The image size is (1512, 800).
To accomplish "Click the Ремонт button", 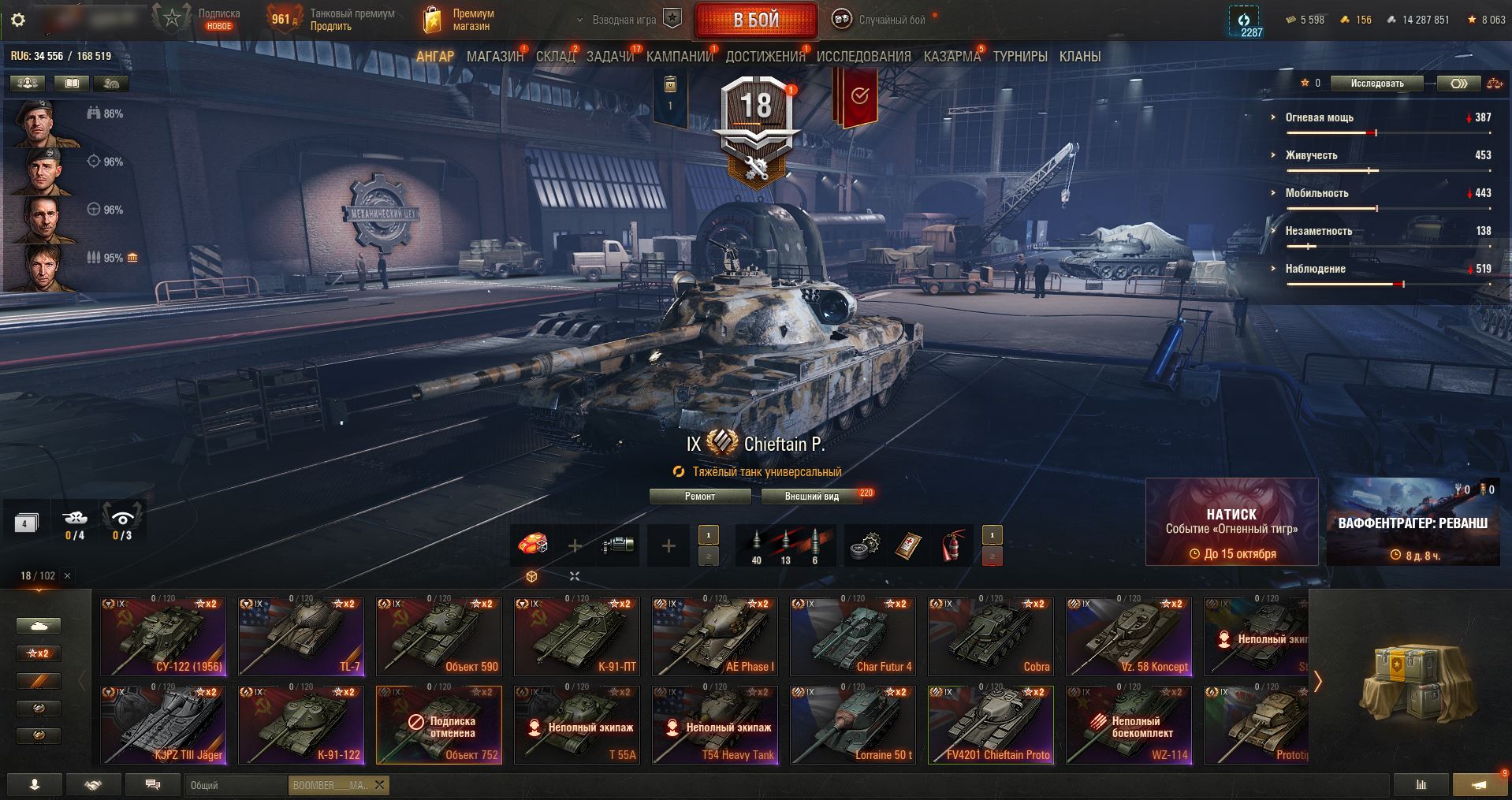I will [x=699, y=497].
